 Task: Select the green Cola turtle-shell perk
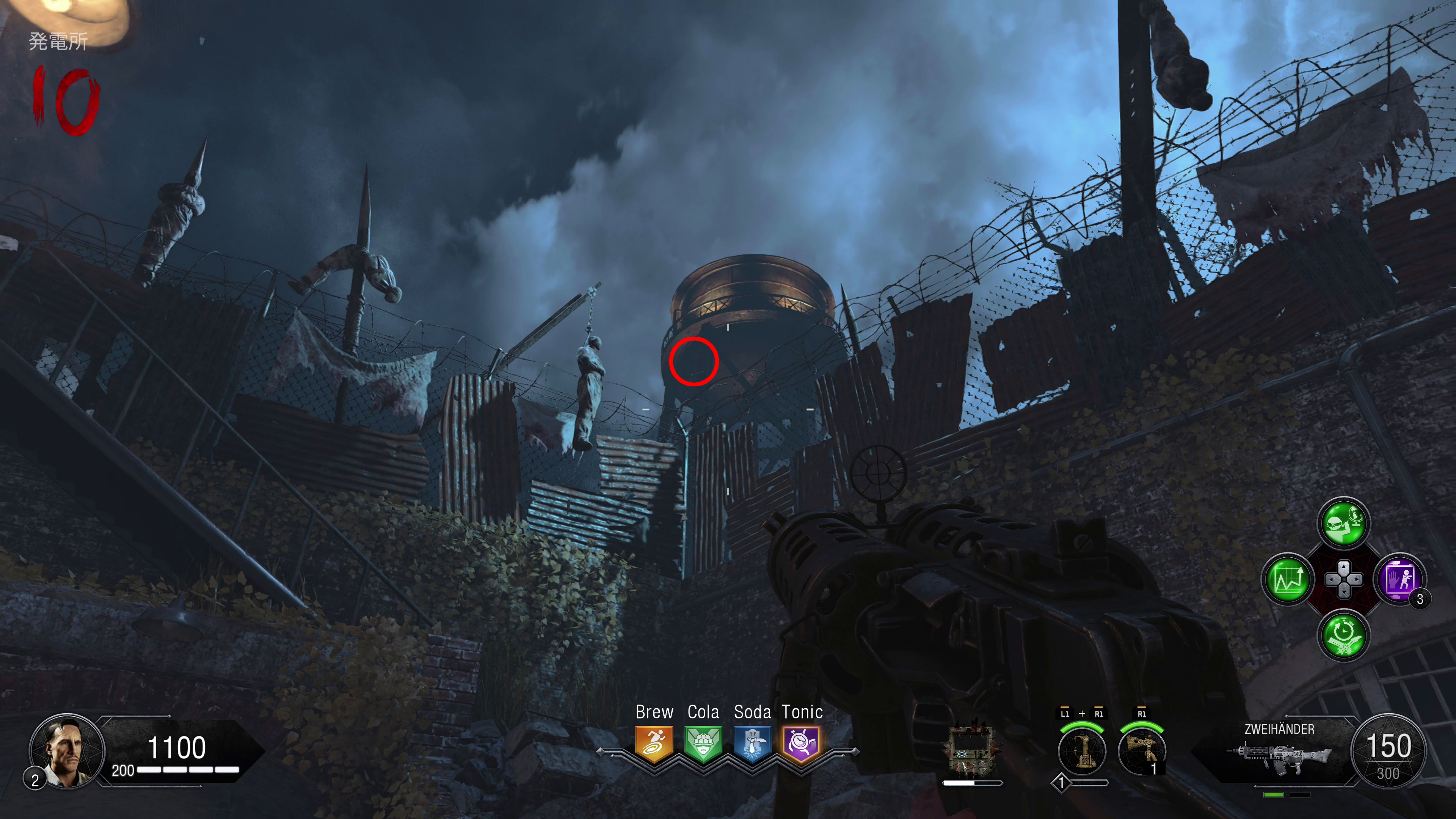tap(703, 743)
